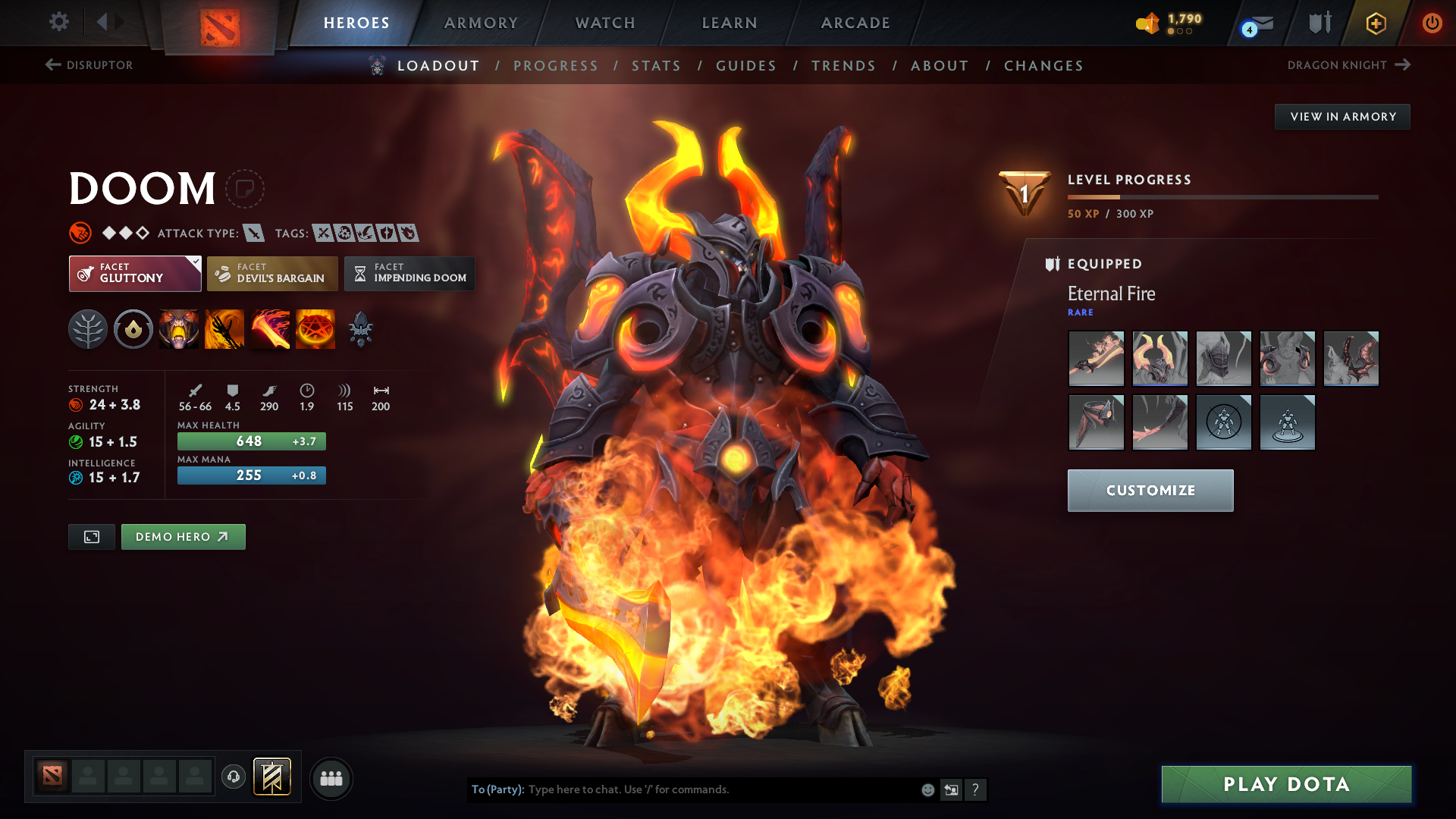Image resolution: width=1456 pixels, height=819 pixels.
Task: Click the voice chat headset icon
Action: (x=233, y=778)
